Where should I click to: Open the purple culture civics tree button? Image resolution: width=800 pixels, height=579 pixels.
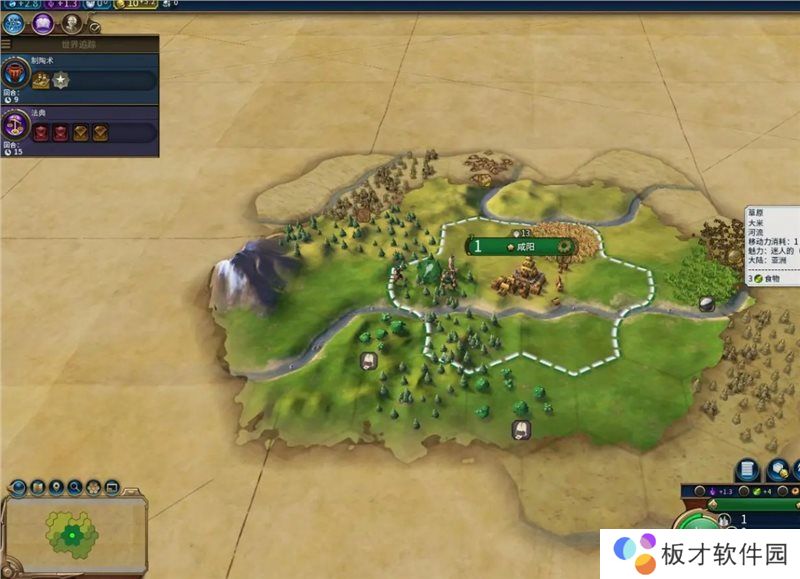[x=43, y=24]
